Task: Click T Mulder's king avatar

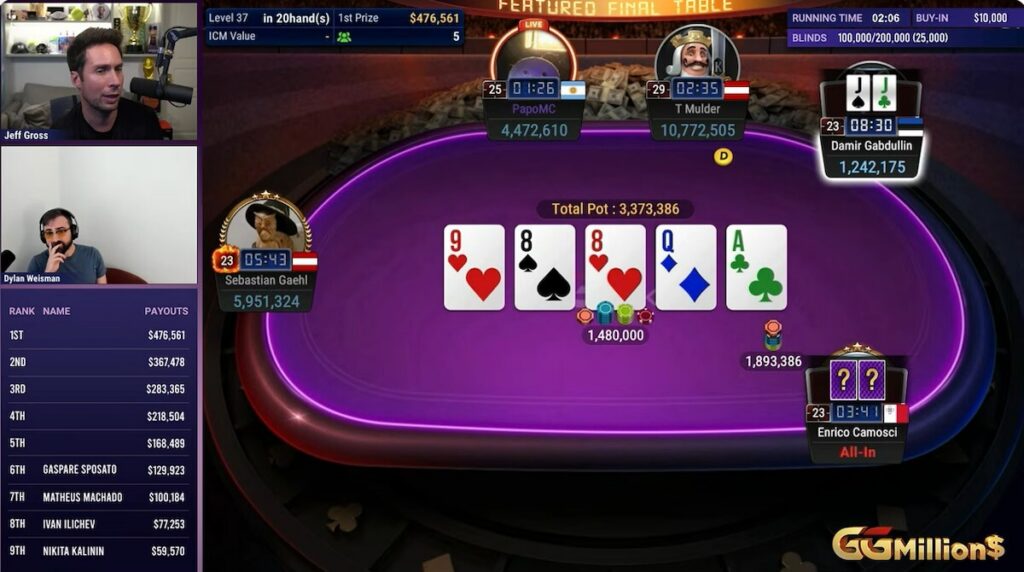Action: coord(697,53)
